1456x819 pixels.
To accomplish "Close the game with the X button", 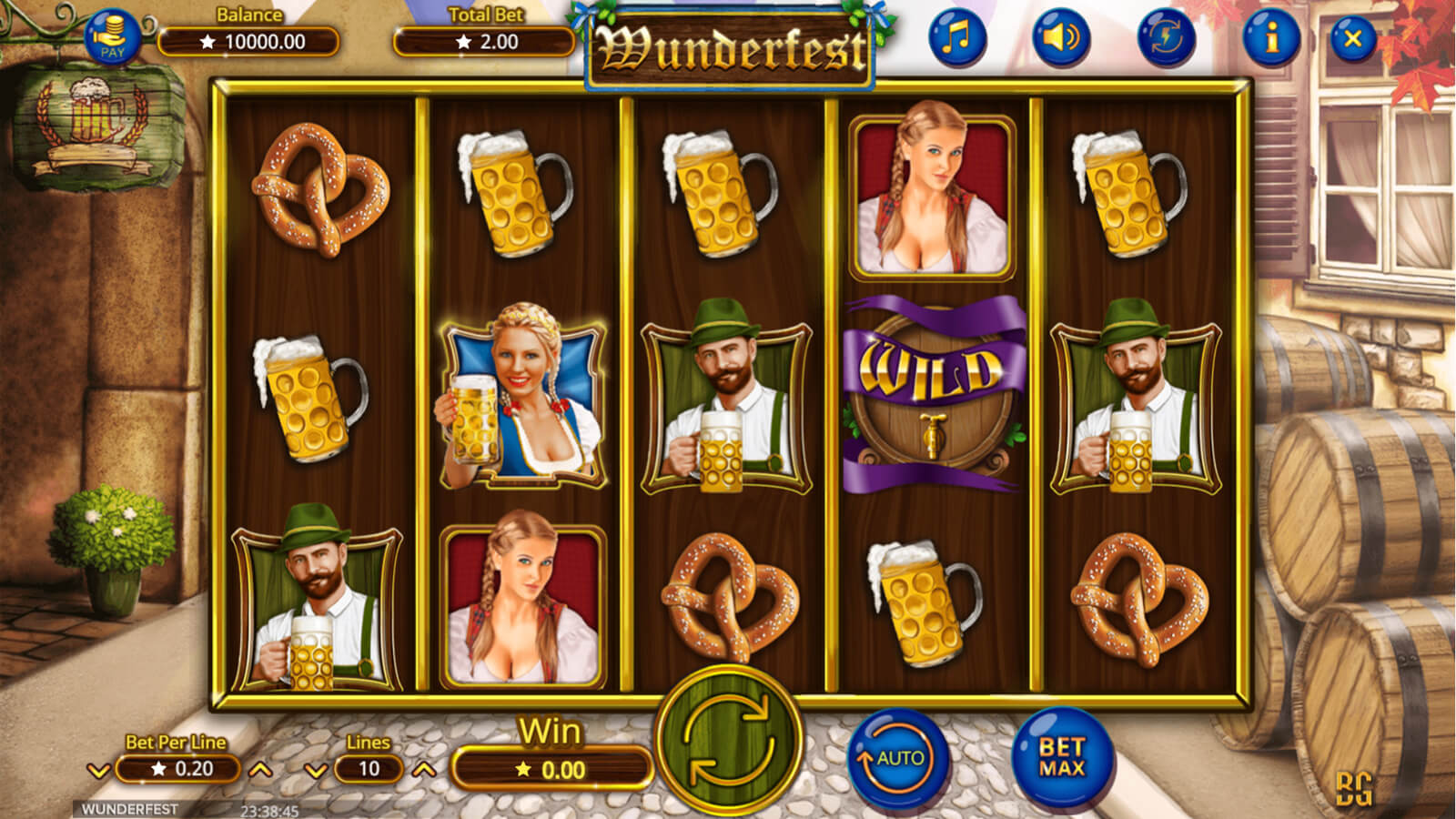I will coord(1353,38).
